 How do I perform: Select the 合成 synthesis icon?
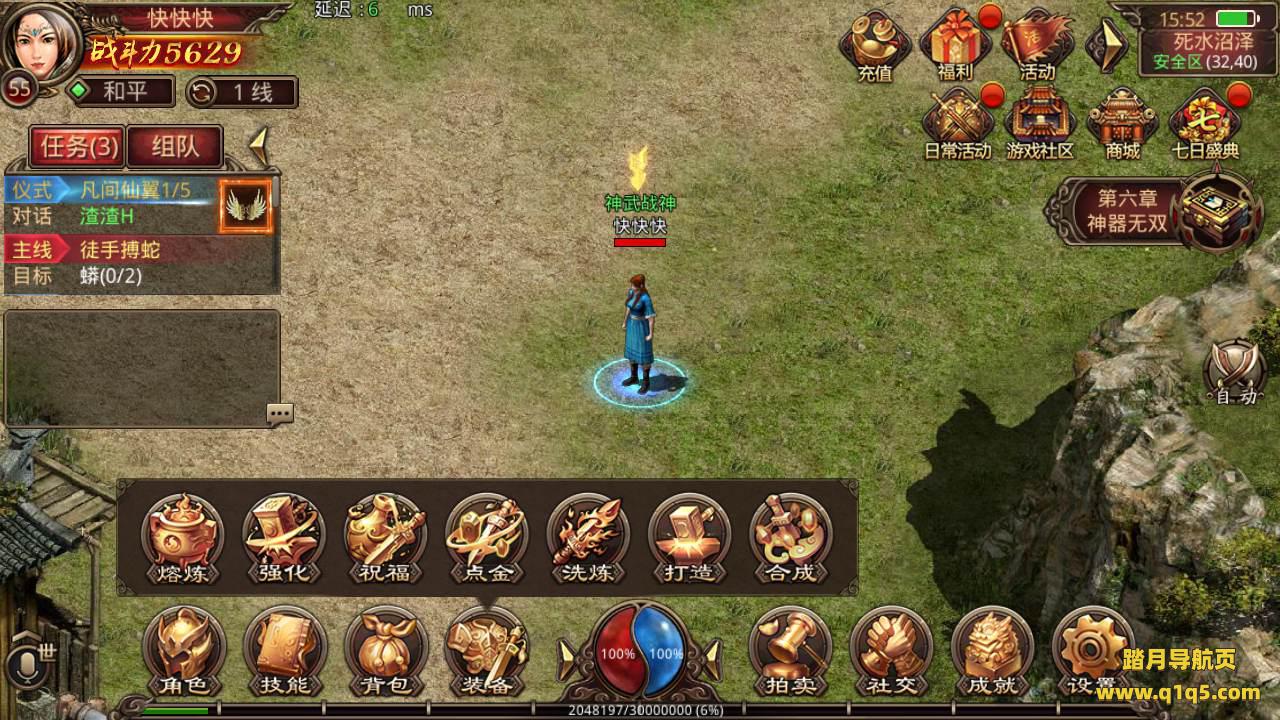tap(790, 537)
